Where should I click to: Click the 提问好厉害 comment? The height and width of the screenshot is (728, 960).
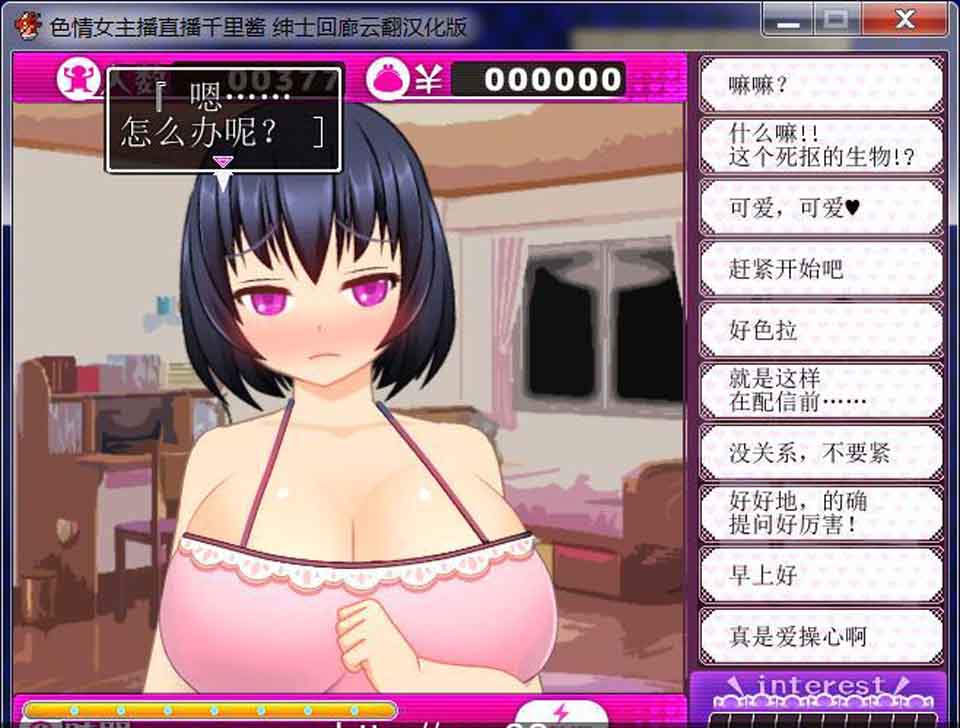pyautogui.click(x=820, y=513)
